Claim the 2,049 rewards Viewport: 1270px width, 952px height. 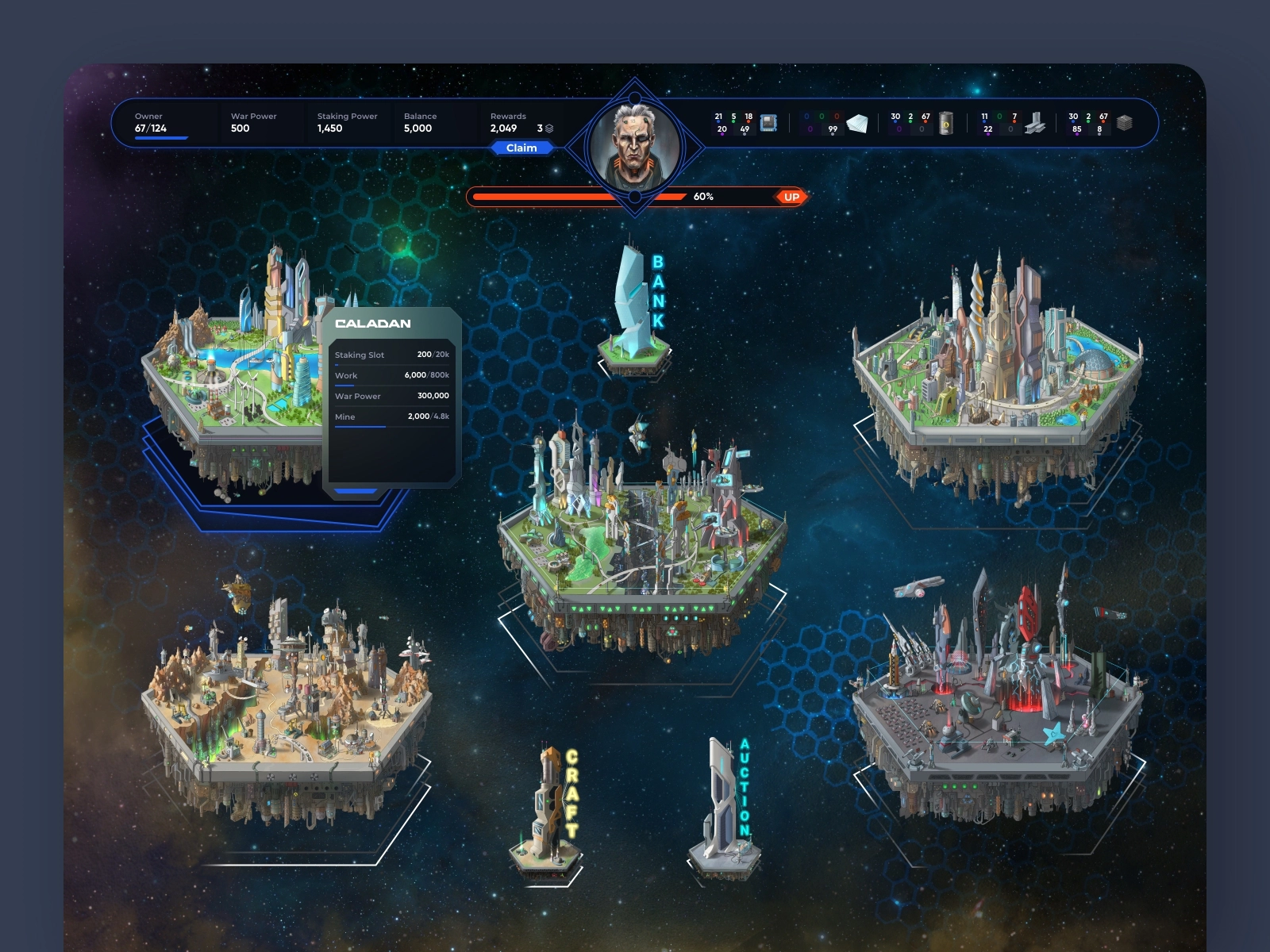coord(521,148)
